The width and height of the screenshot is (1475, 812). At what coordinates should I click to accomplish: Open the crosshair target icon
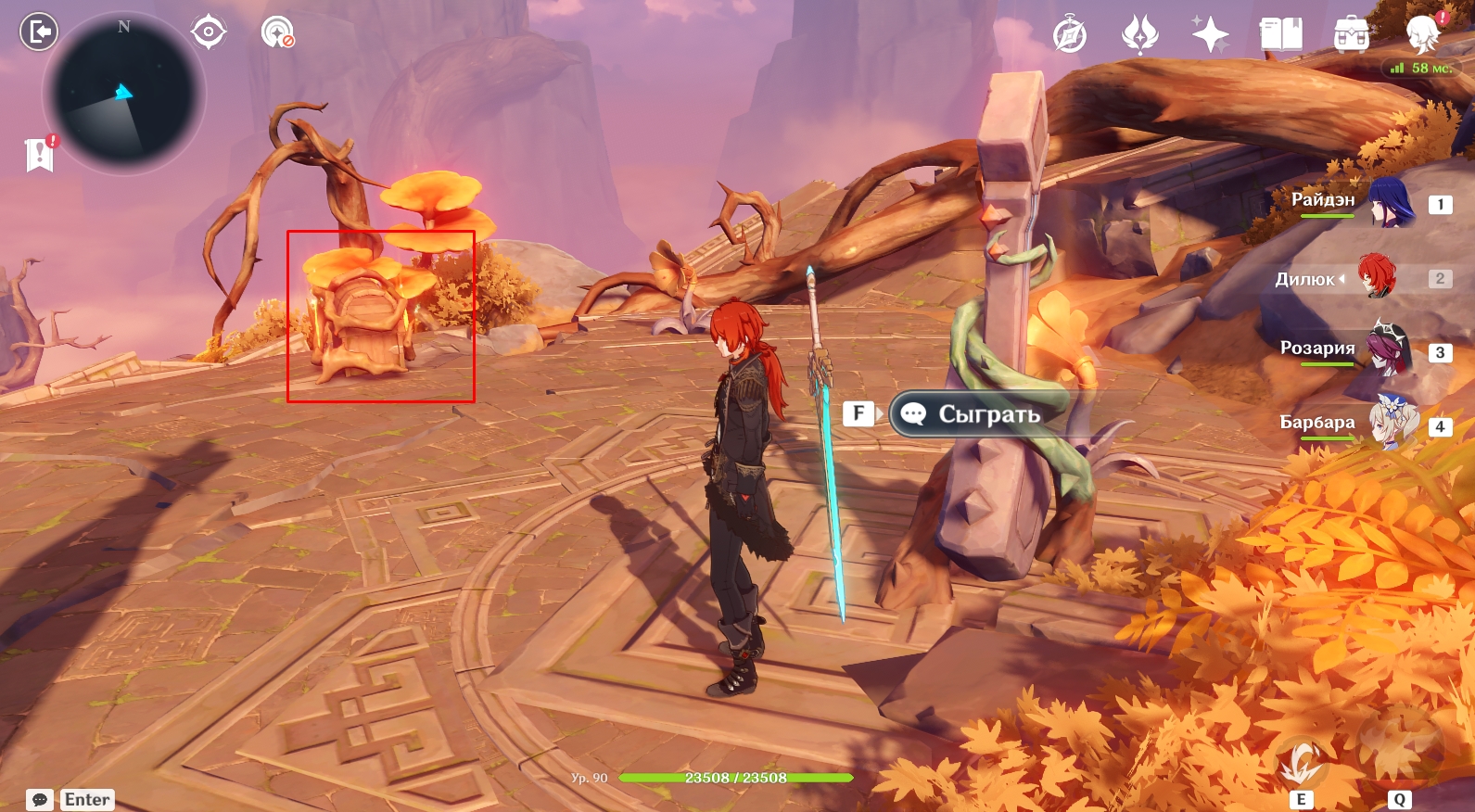209,32
